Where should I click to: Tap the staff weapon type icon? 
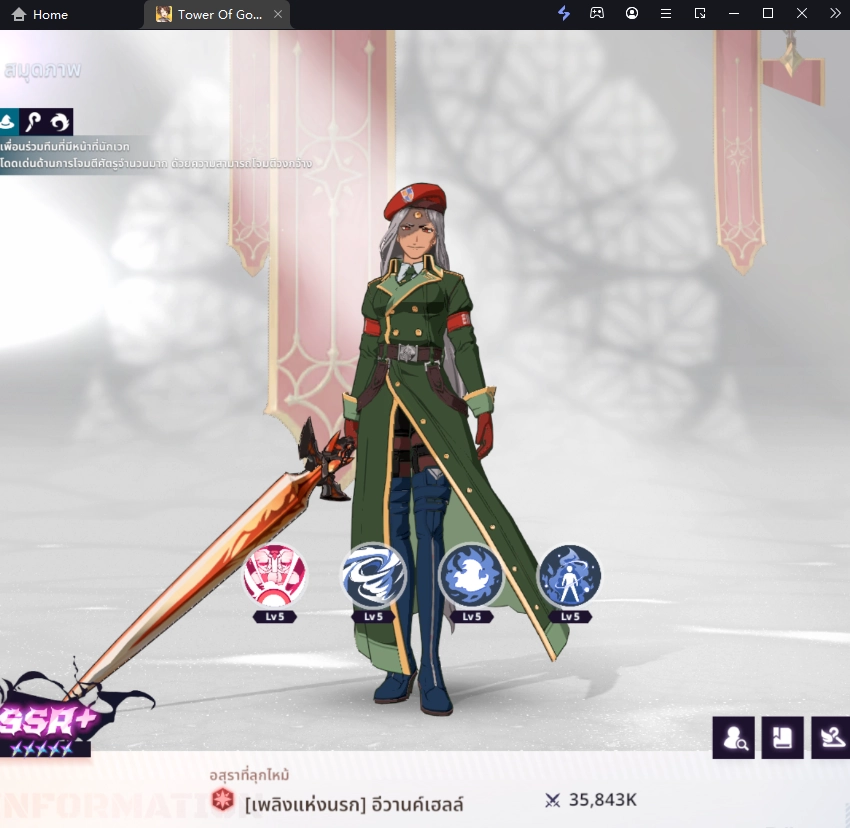click(x=33, y=122)
